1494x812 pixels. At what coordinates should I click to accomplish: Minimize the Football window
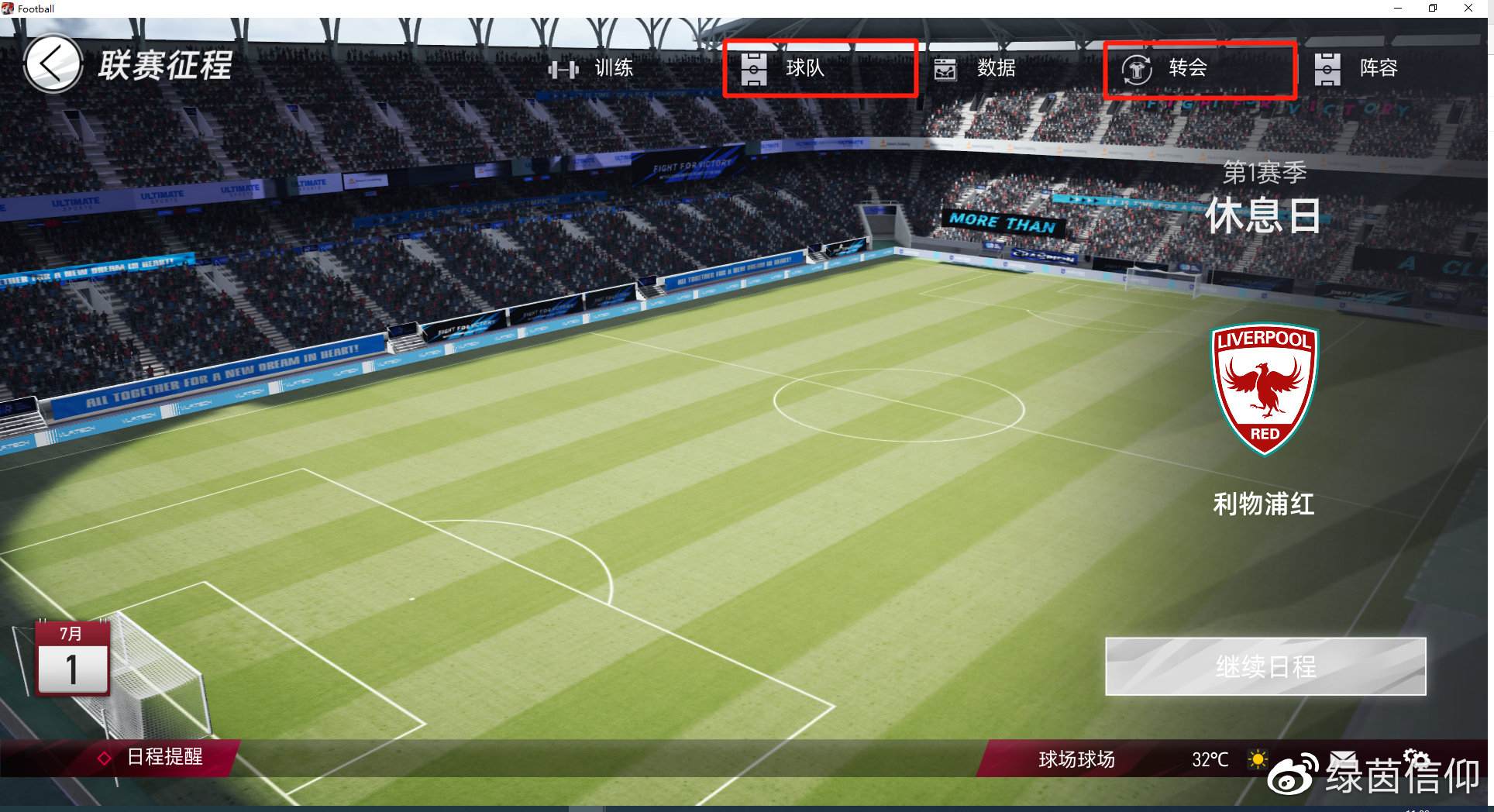[1398, 9]
